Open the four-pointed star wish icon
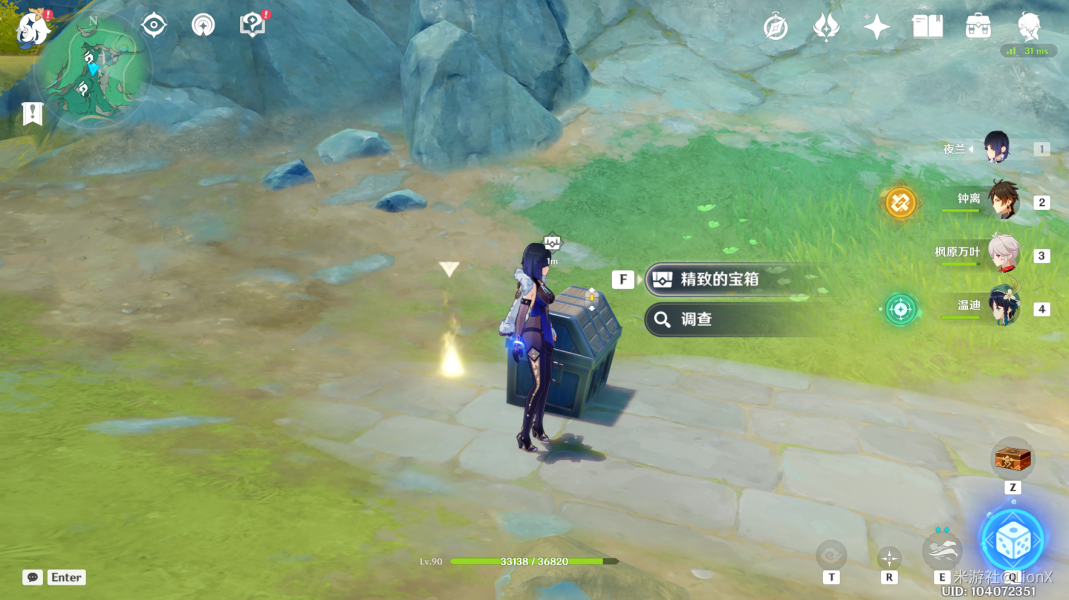Image resolution: width=1069 pixels, height=600 pixels. click(x=877, y=27)
